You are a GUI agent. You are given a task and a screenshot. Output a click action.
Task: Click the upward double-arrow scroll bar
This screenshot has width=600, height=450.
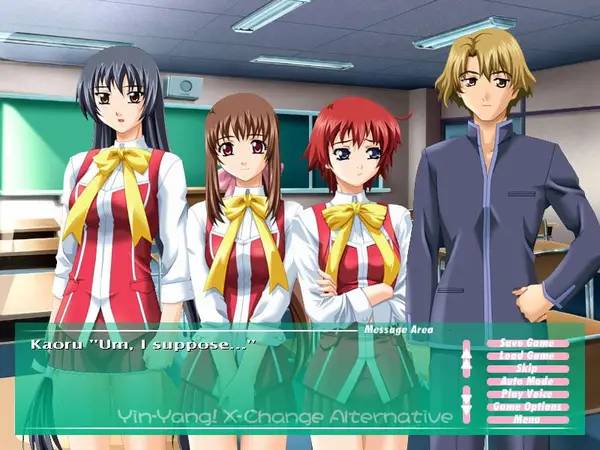[466, 360]
